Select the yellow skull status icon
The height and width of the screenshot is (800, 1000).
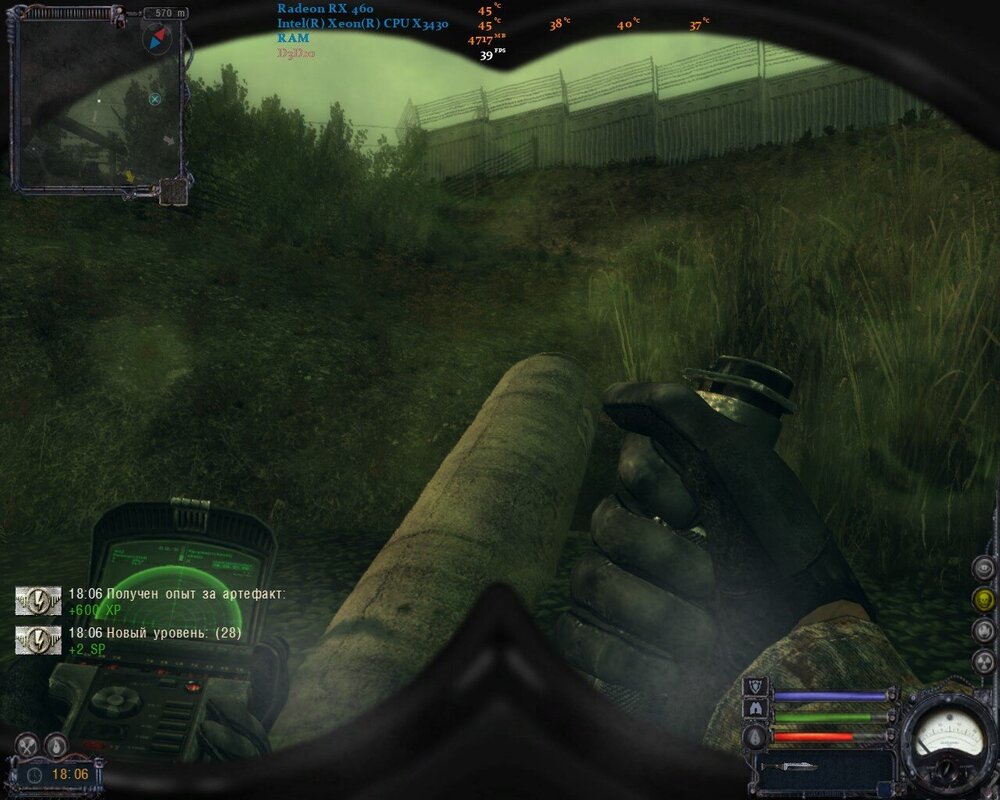click(x=984, y=599)
